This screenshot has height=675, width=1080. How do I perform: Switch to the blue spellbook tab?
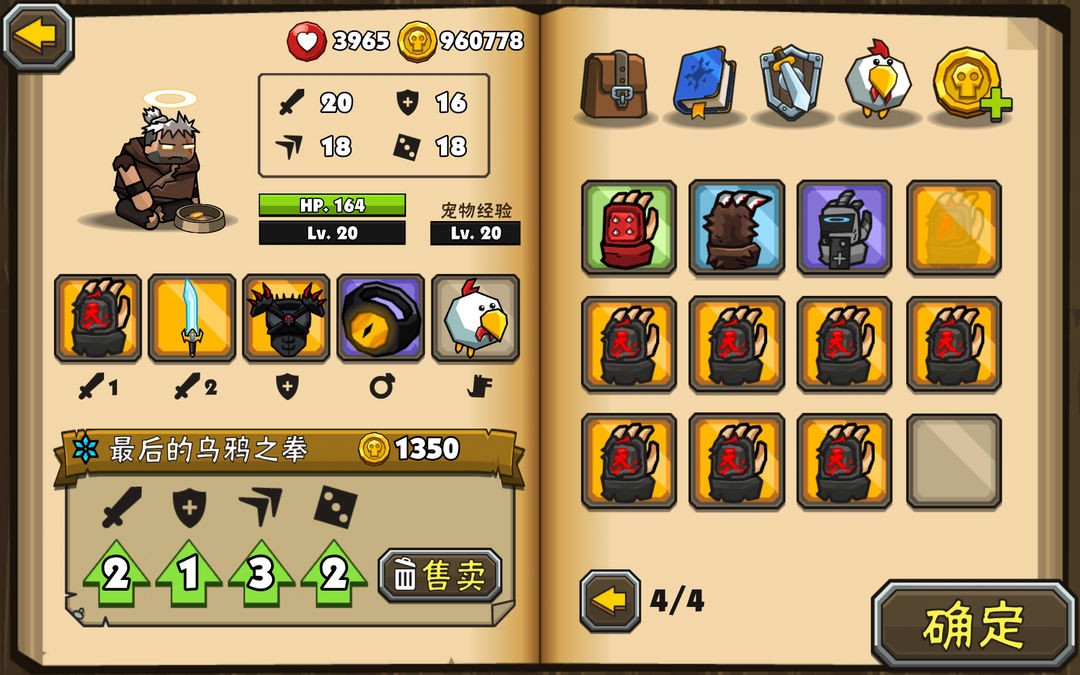704,83
